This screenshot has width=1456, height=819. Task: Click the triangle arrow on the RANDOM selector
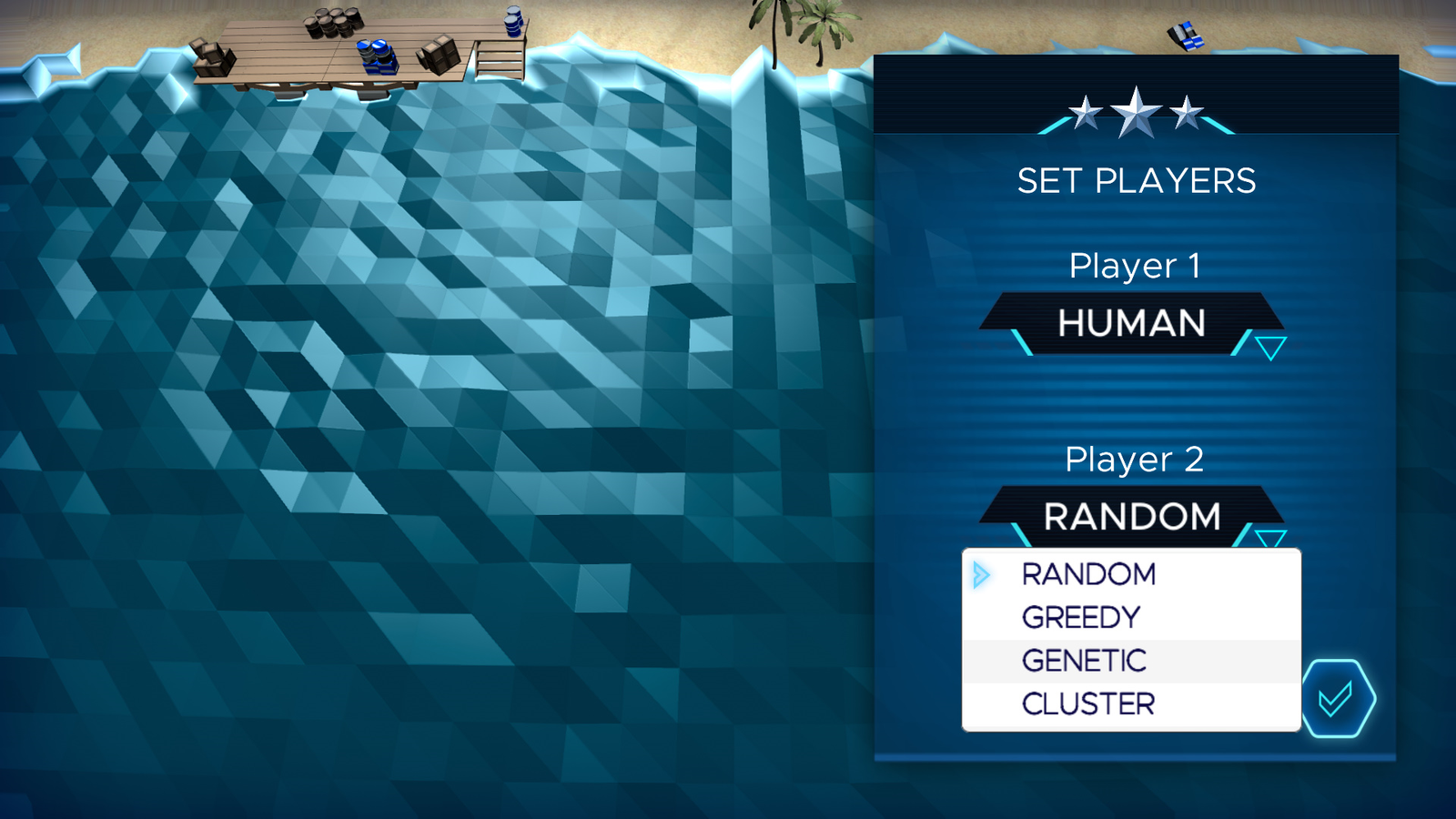click(x=1271, y=537)
